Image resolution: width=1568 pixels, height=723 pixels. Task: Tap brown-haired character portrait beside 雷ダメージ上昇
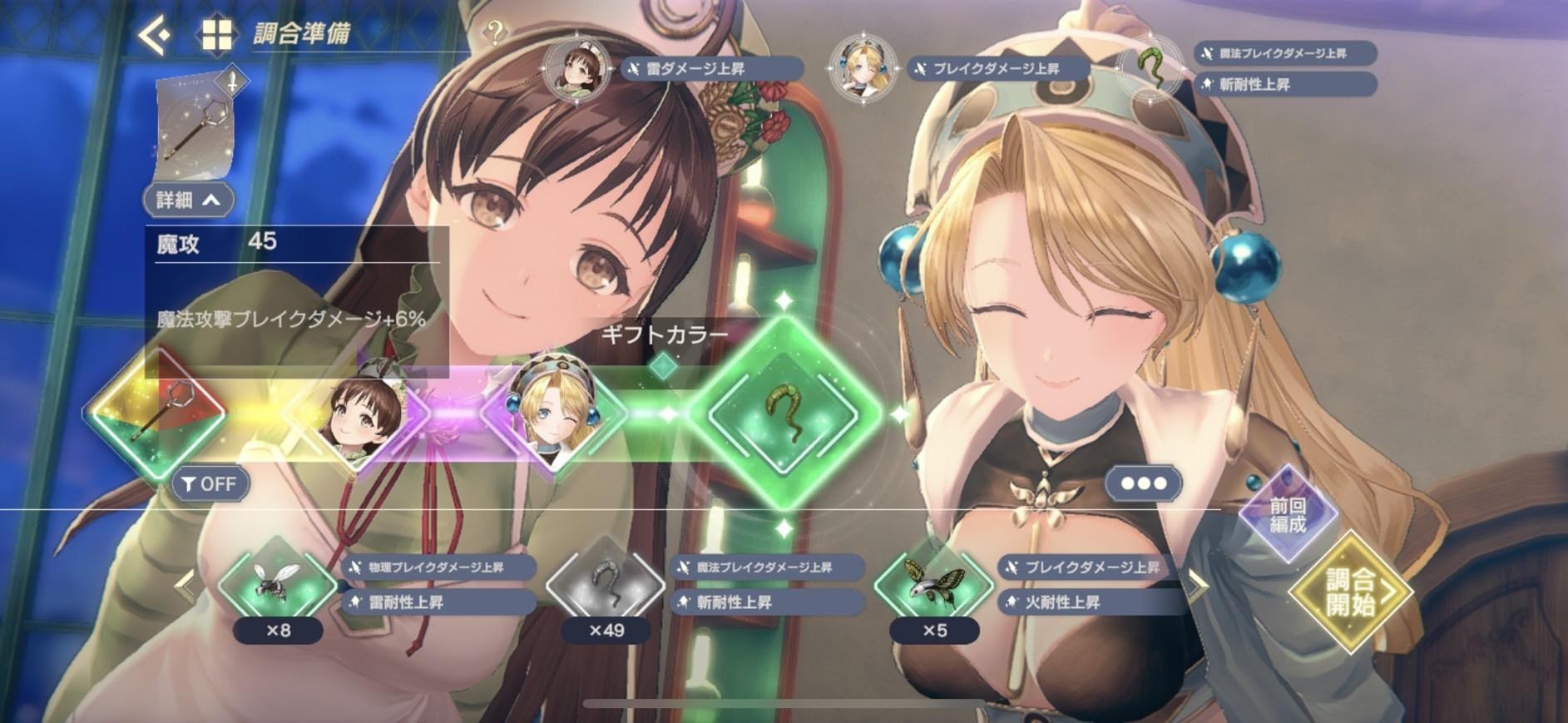(575, 67)
